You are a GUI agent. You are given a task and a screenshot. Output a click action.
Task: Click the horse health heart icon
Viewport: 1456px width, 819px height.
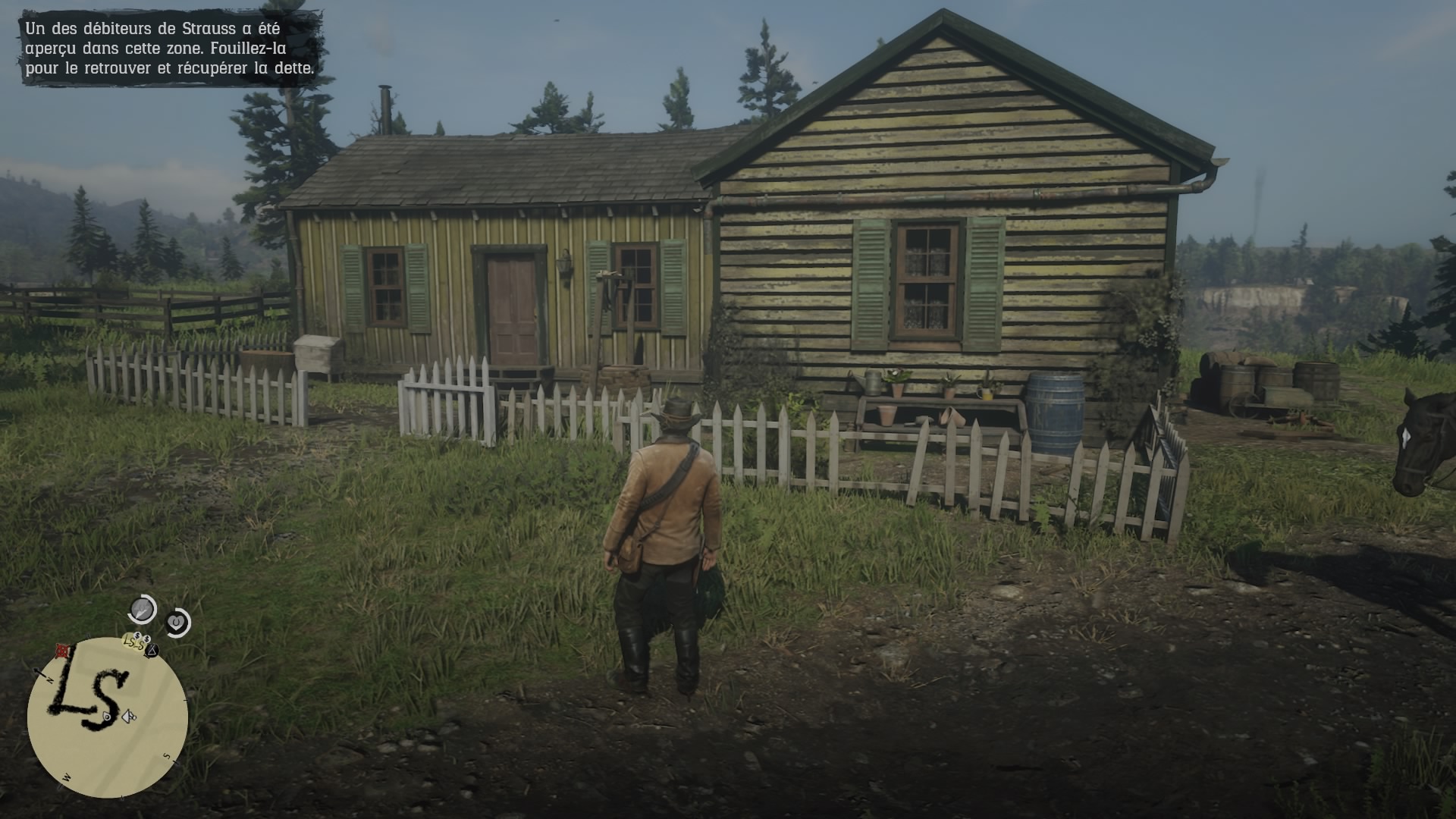coord(176,622)
